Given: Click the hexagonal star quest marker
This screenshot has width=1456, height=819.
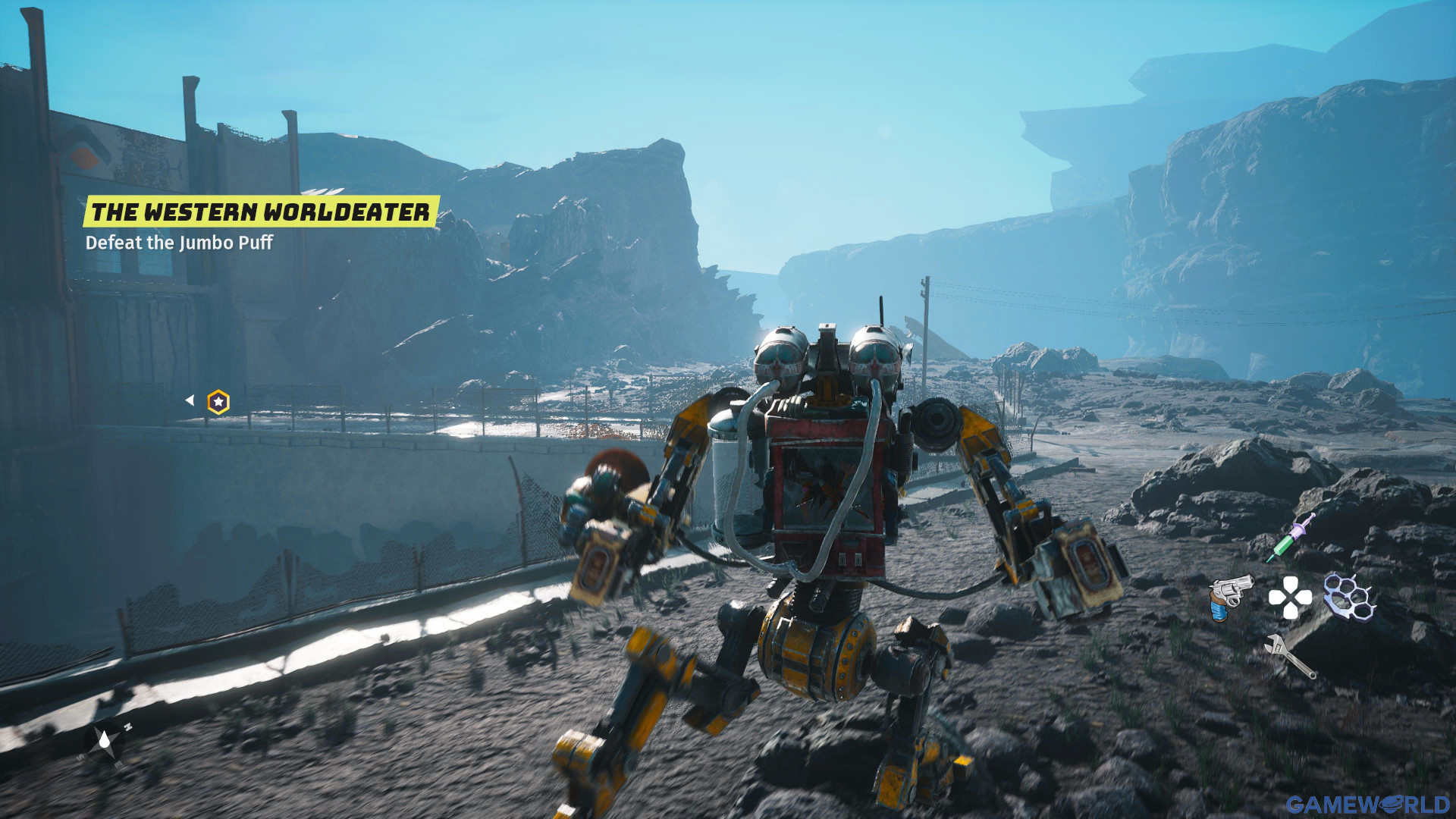Looking at the screenshot, I should pyautogui.click(x=218, y=402).
